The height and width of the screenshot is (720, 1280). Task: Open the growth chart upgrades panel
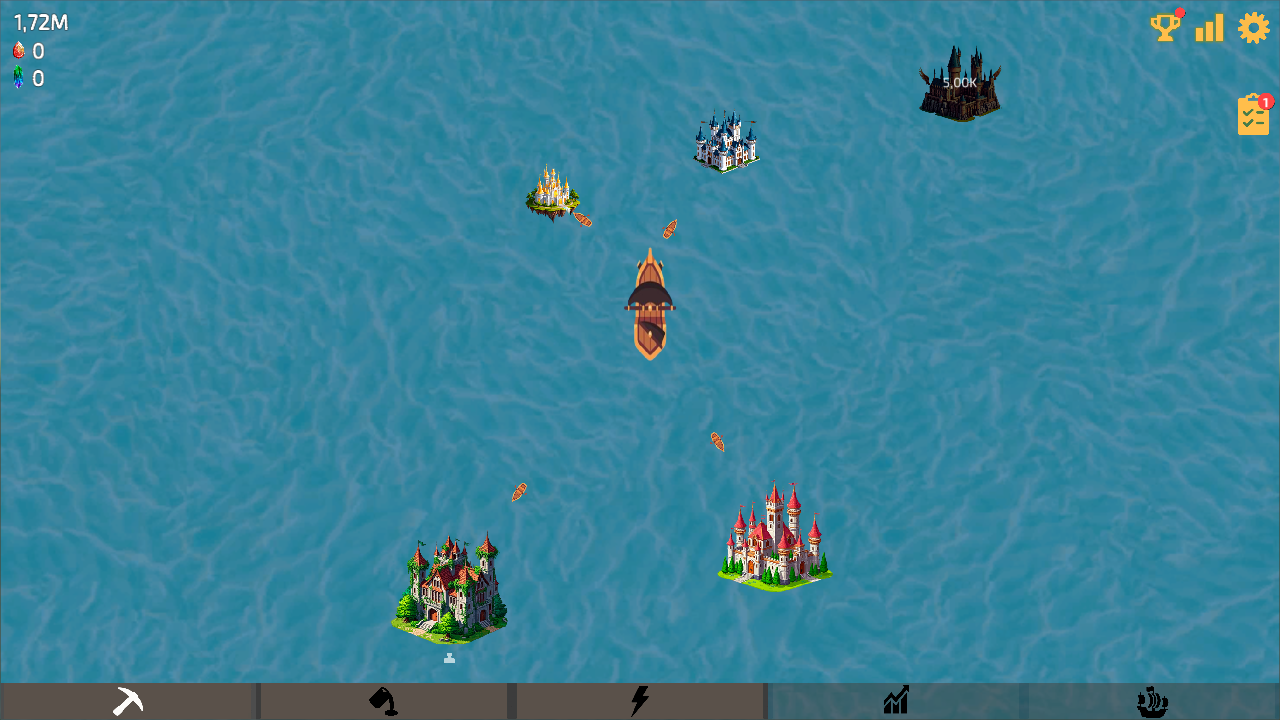[x=897, y=701]
